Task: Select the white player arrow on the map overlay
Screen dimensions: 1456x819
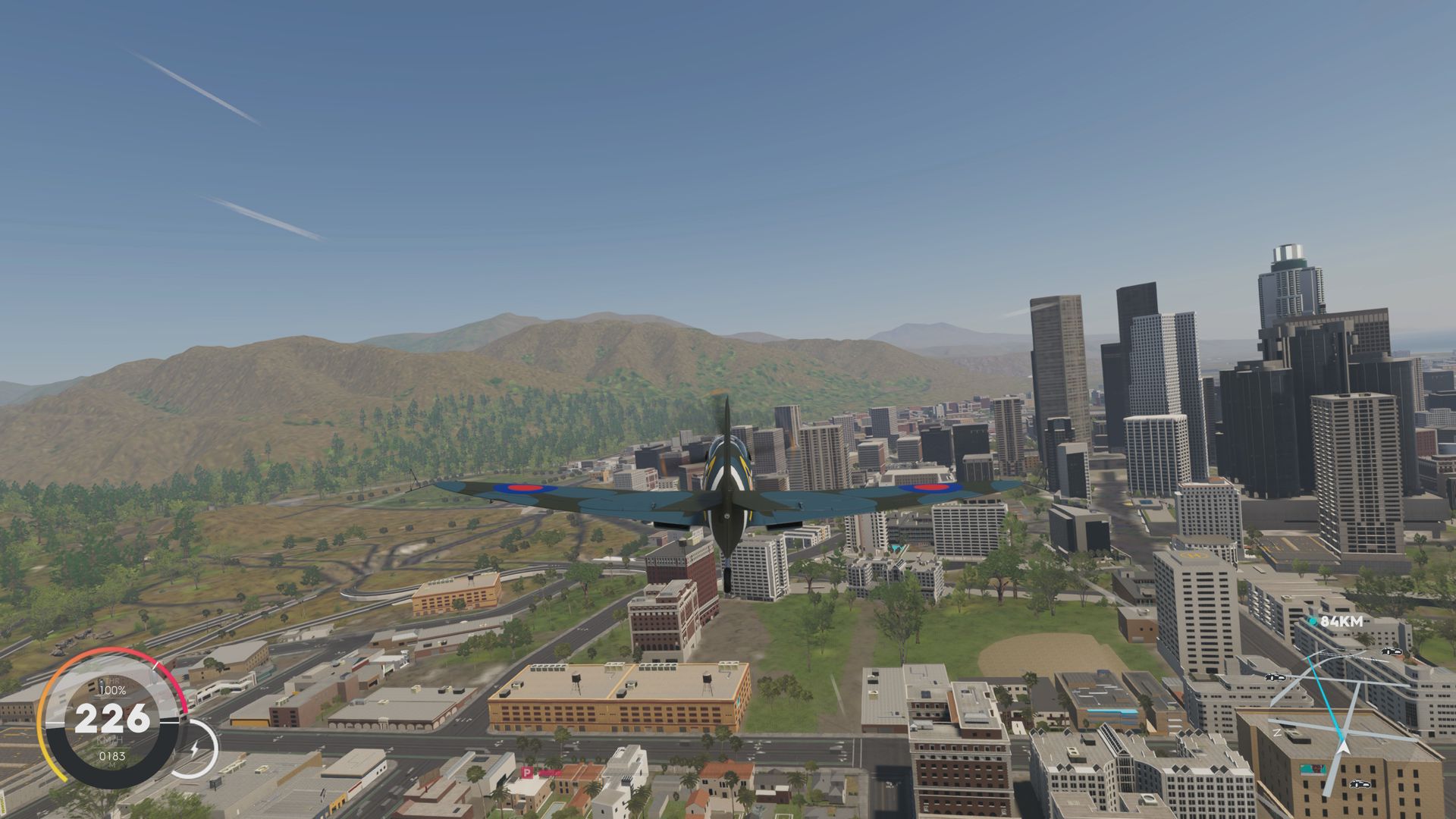Action: coord(1343,748)
